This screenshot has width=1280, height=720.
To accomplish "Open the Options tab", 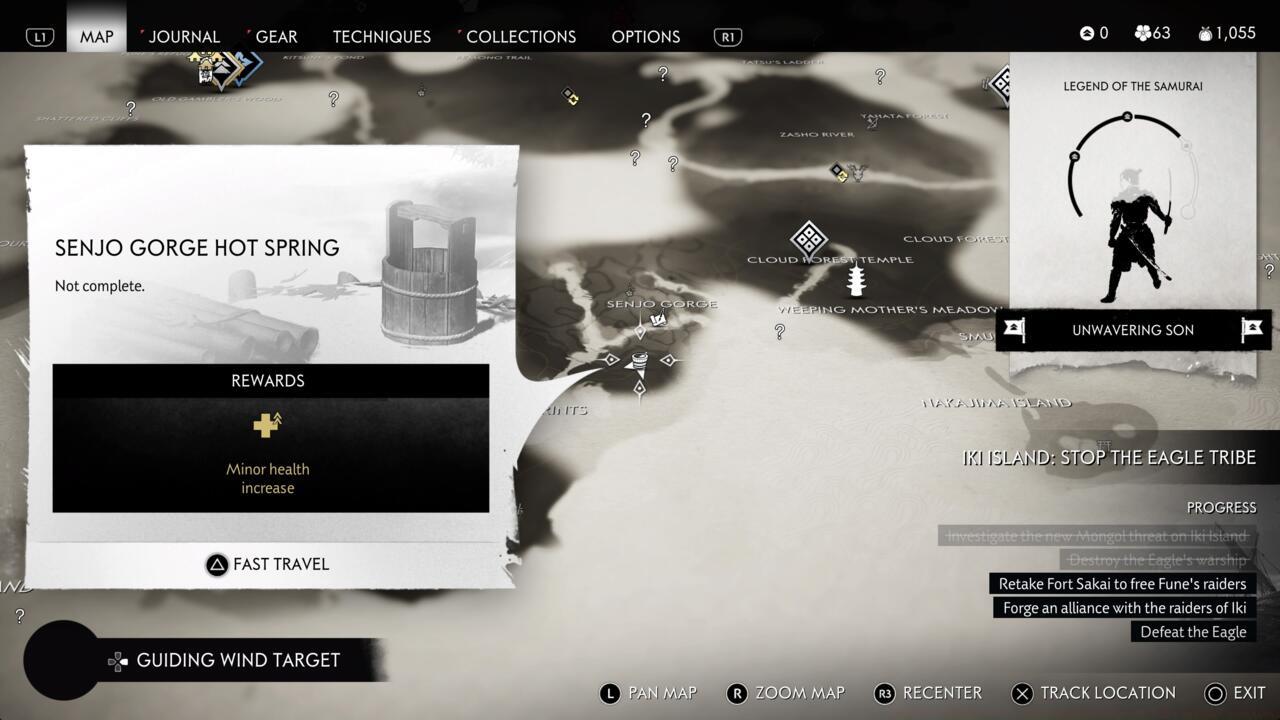I will click(x=645, y=36).
